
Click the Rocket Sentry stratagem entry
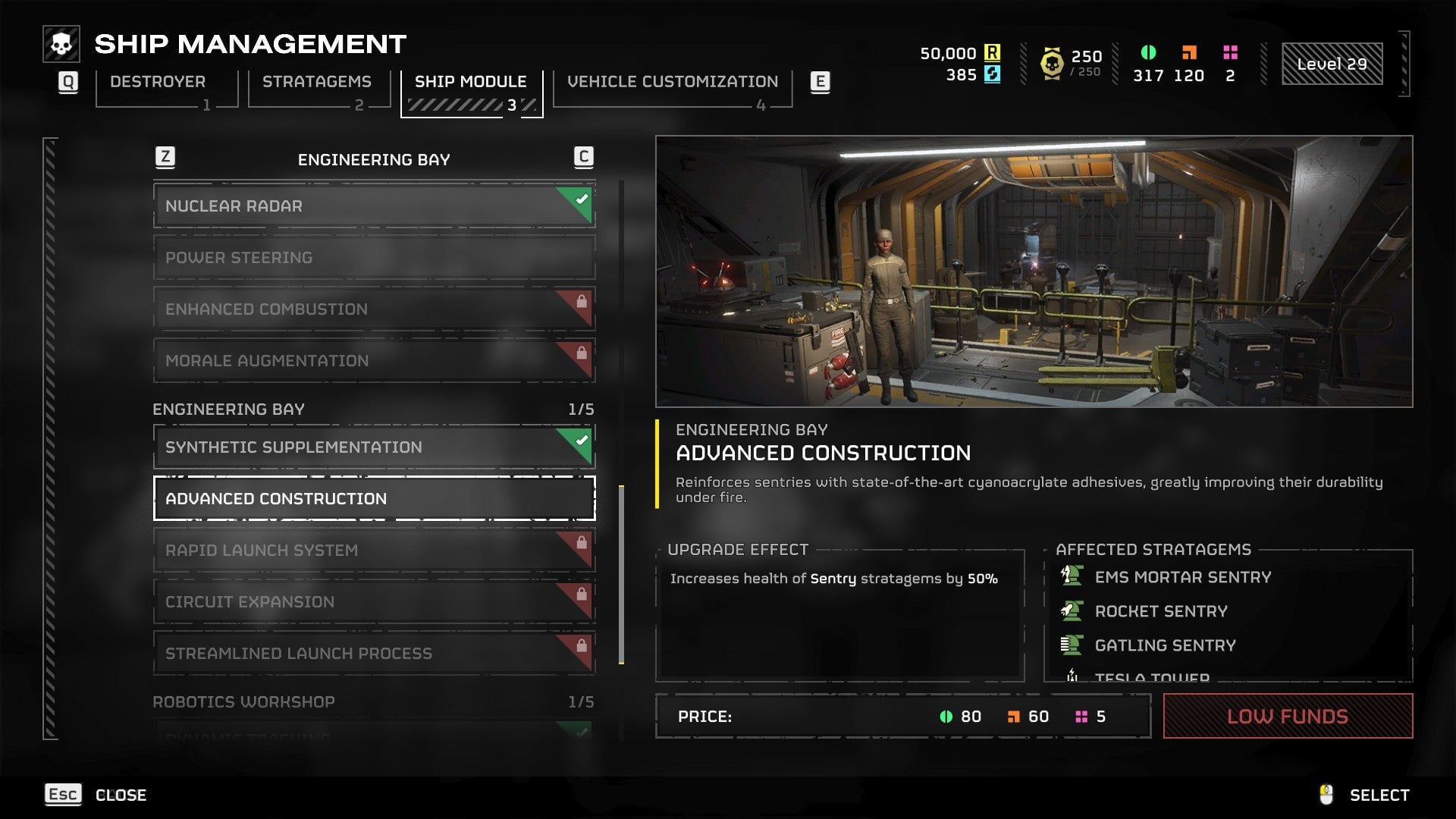(x=1160, y=611)
